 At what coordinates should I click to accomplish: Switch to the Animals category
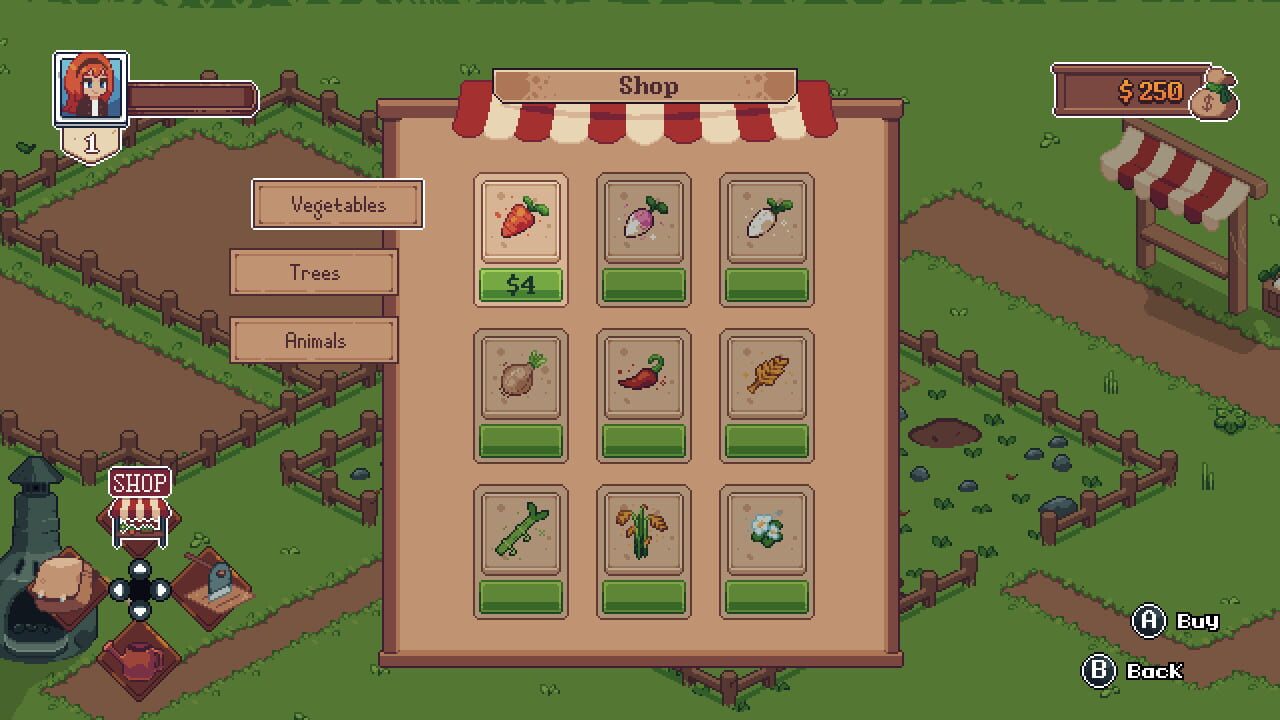point(313,340)
